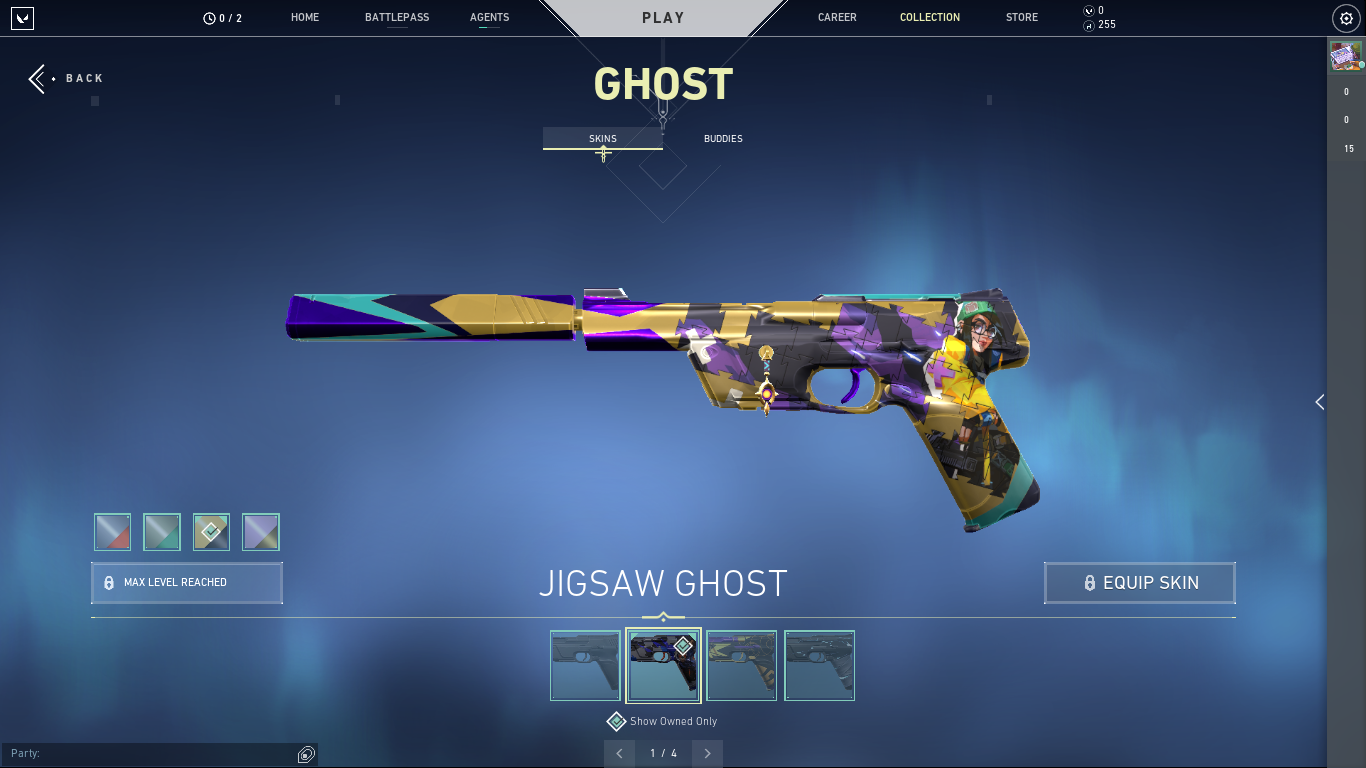This screenshot has height=768, width=1366.
Task: Open the Home menu
Action: [x=305, y=18]
